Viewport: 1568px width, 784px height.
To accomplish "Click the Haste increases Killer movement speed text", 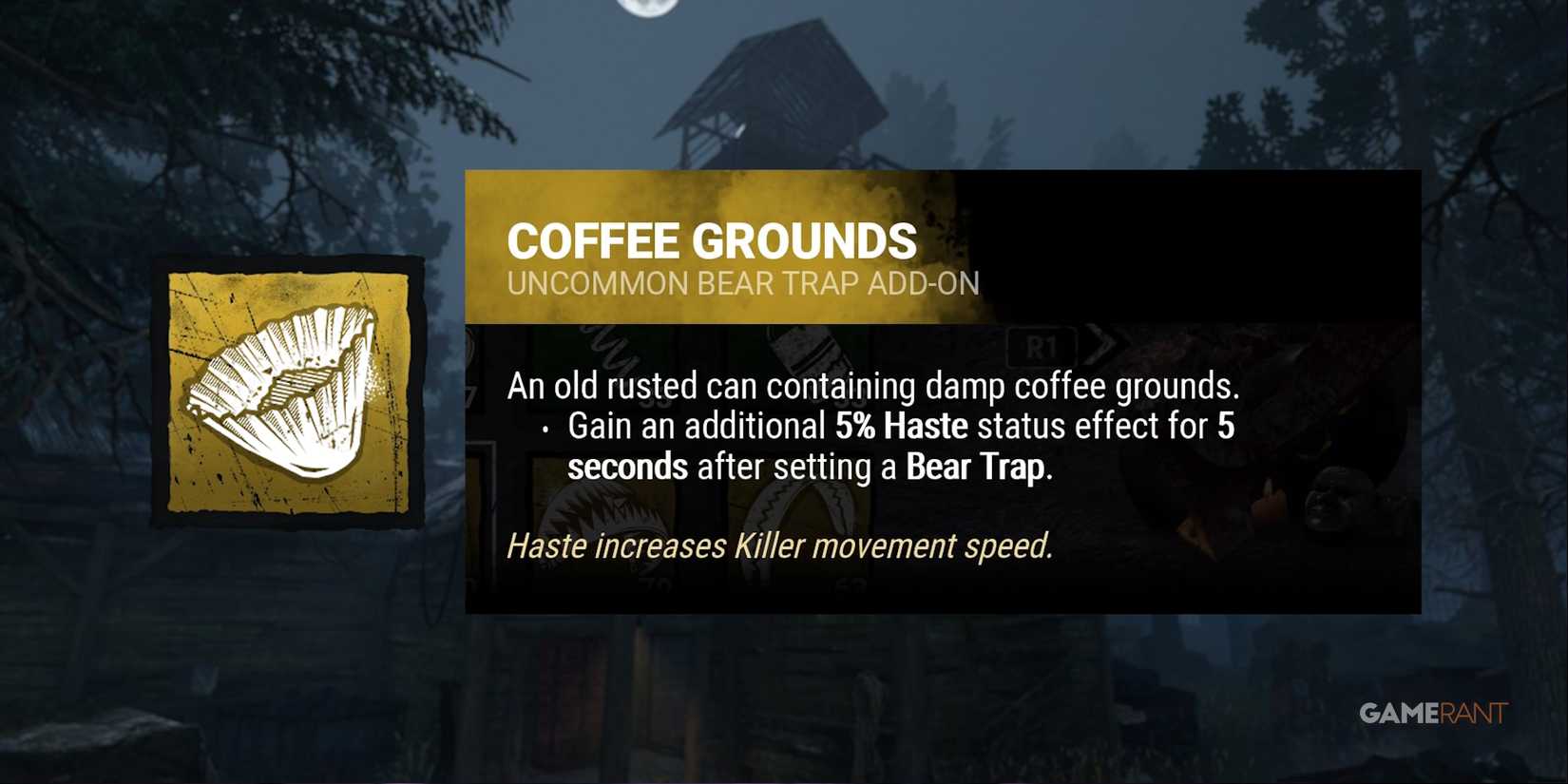I will [779, 545].
